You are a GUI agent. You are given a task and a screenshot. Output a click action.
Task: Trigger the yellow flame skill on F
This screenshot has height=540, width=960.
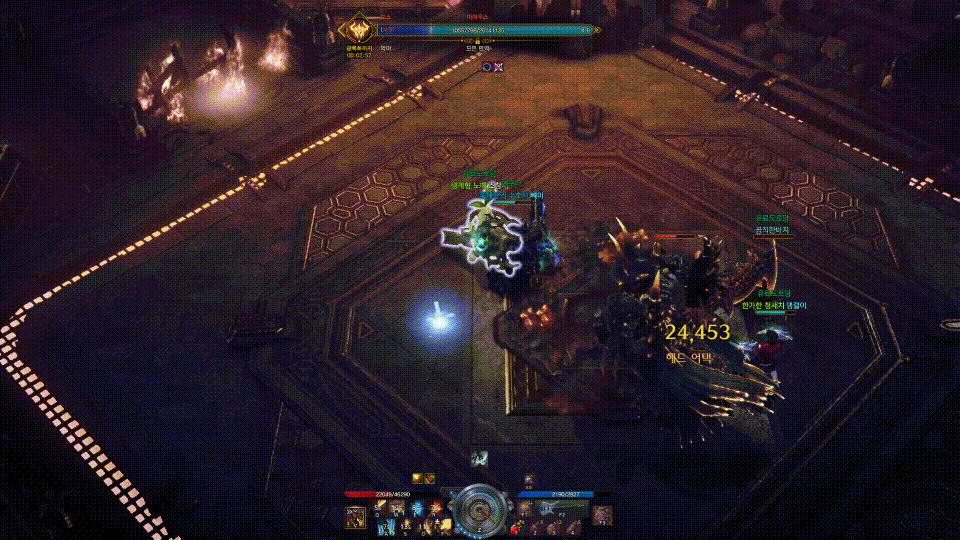click(x=445, y=526)
